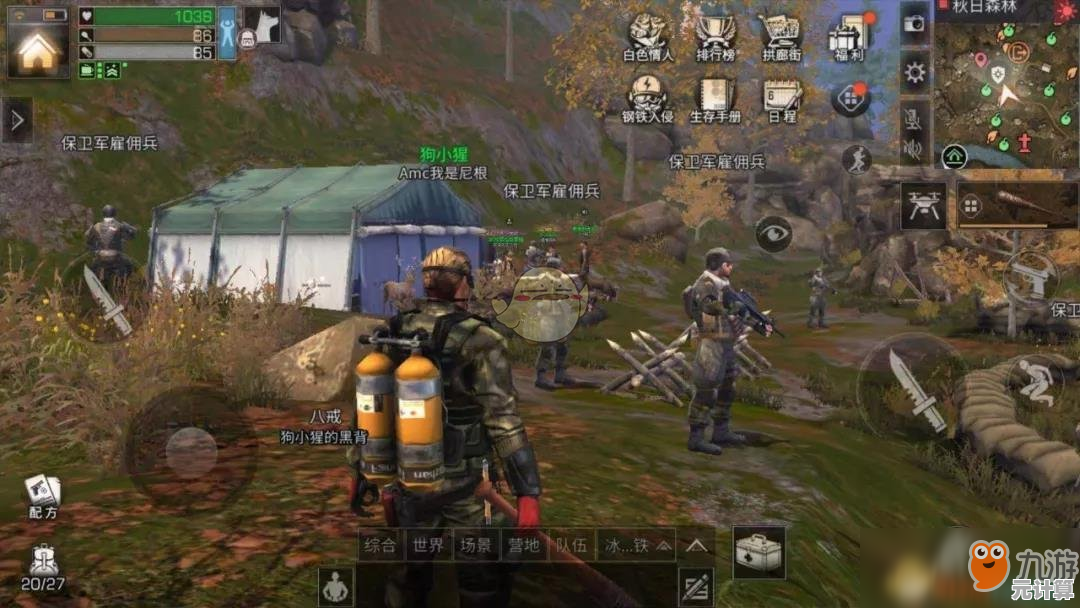Open the 日程 schedule
The image size is (1080, 608).
(x=782, y=99)
